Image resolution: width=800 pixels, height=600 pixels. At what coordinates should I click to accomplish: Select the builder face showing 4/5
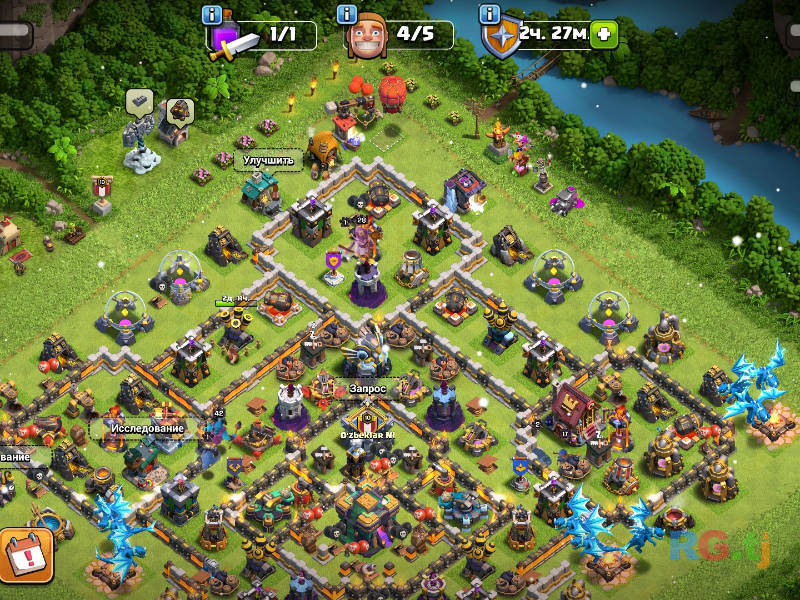pyautogui.click(x=368, y=39)
